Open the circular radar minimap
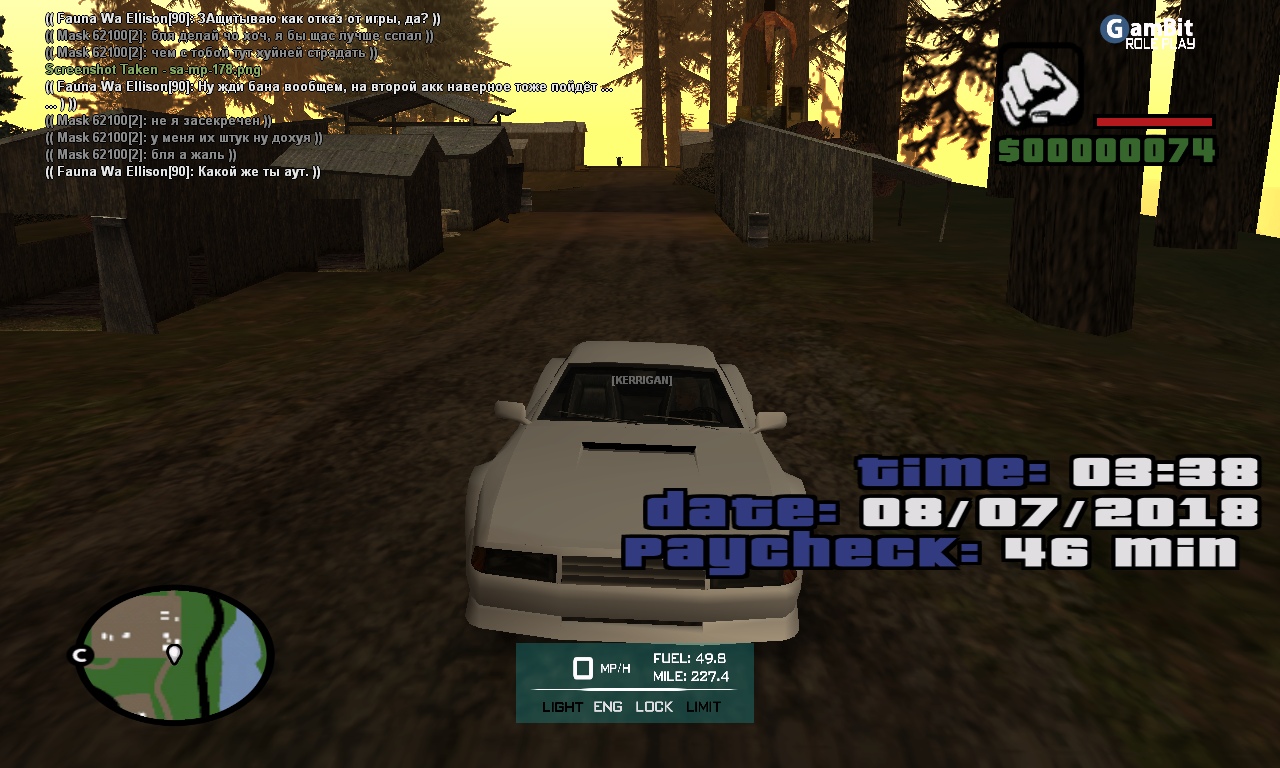The width and height of the screenshot is (1280, 768). point(174,655)
